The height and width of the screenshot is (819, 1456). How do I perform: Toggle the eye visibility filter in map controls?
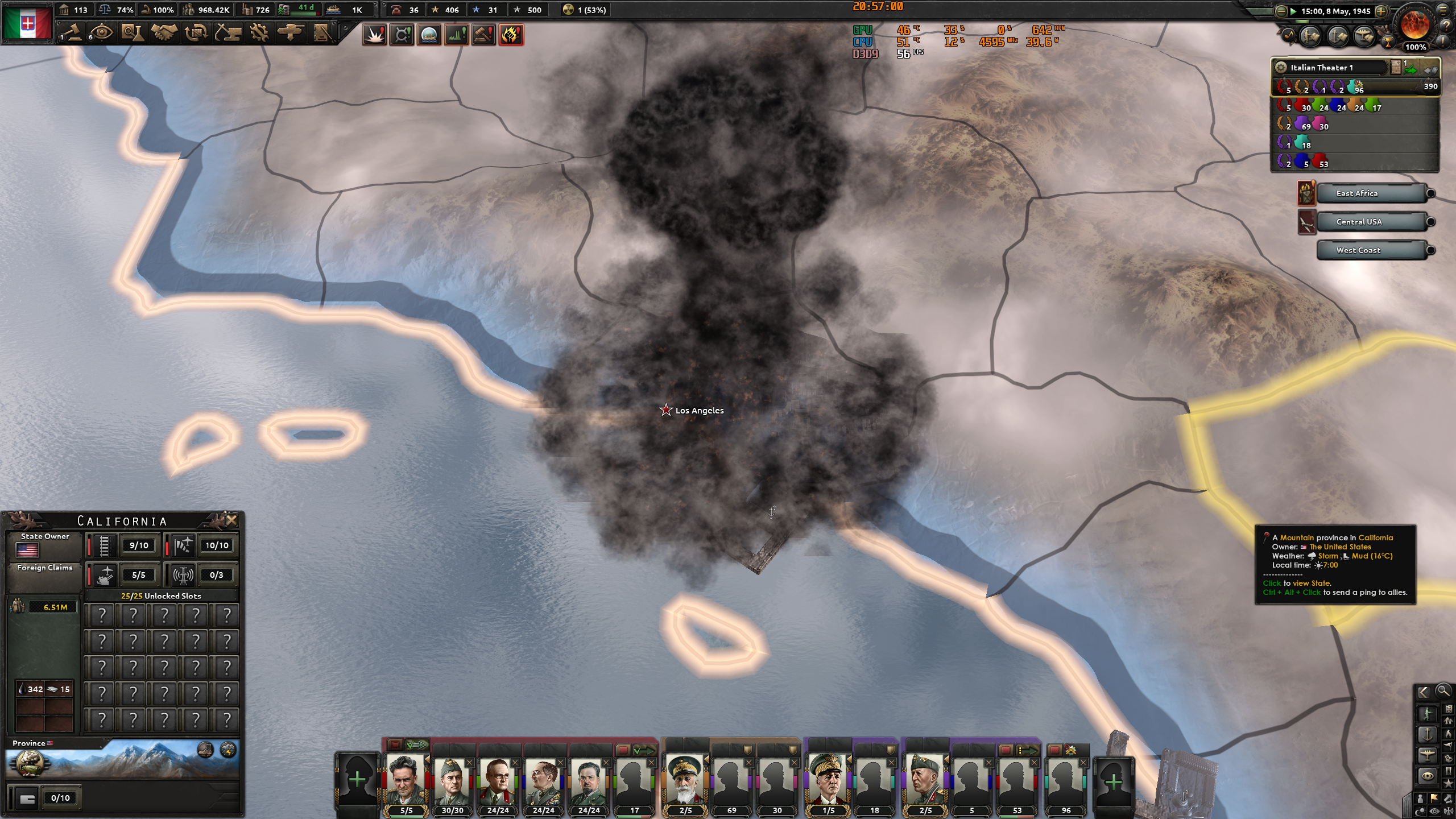[x=1434, y=810]
